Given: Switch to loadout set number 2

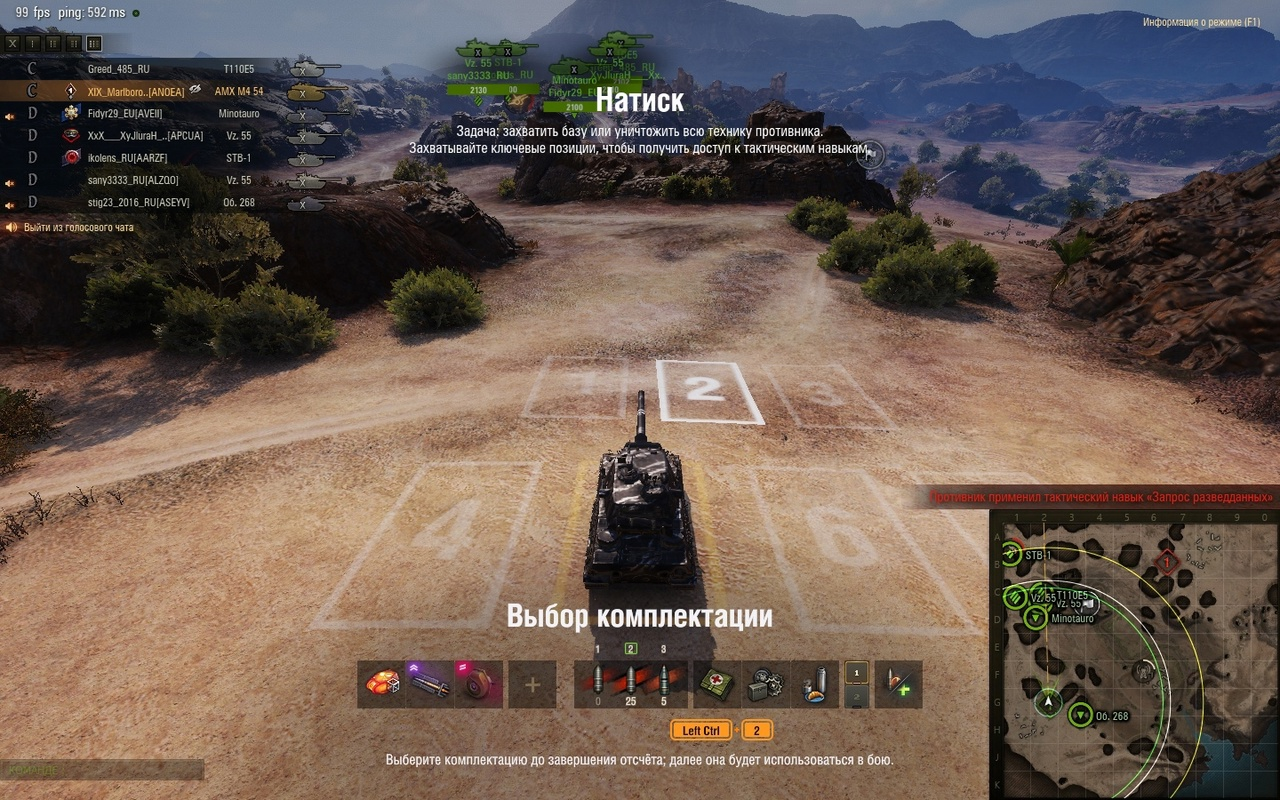Looking at the screenshot, I should coord(856,697).
